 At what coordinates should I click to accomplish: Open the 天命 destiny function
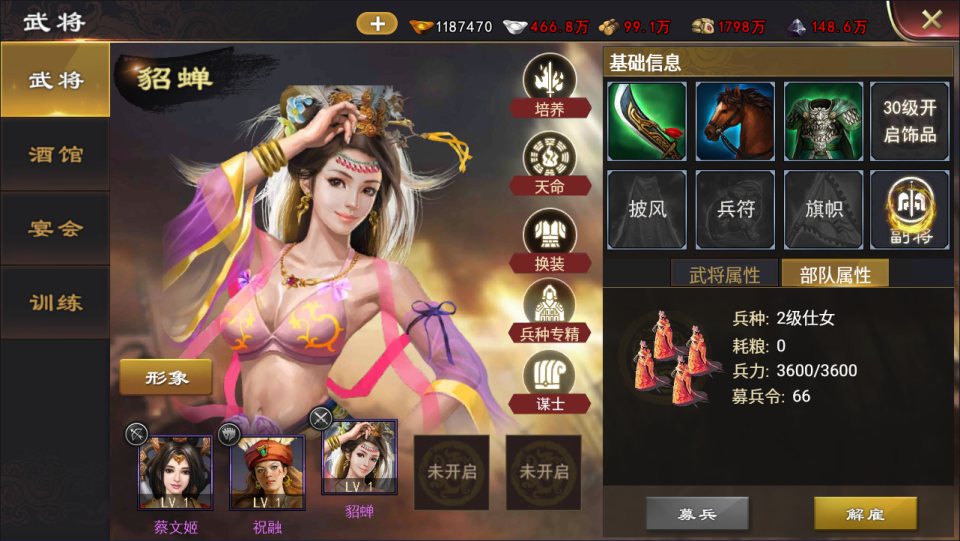pyautogui.click(x=550, y=162)
